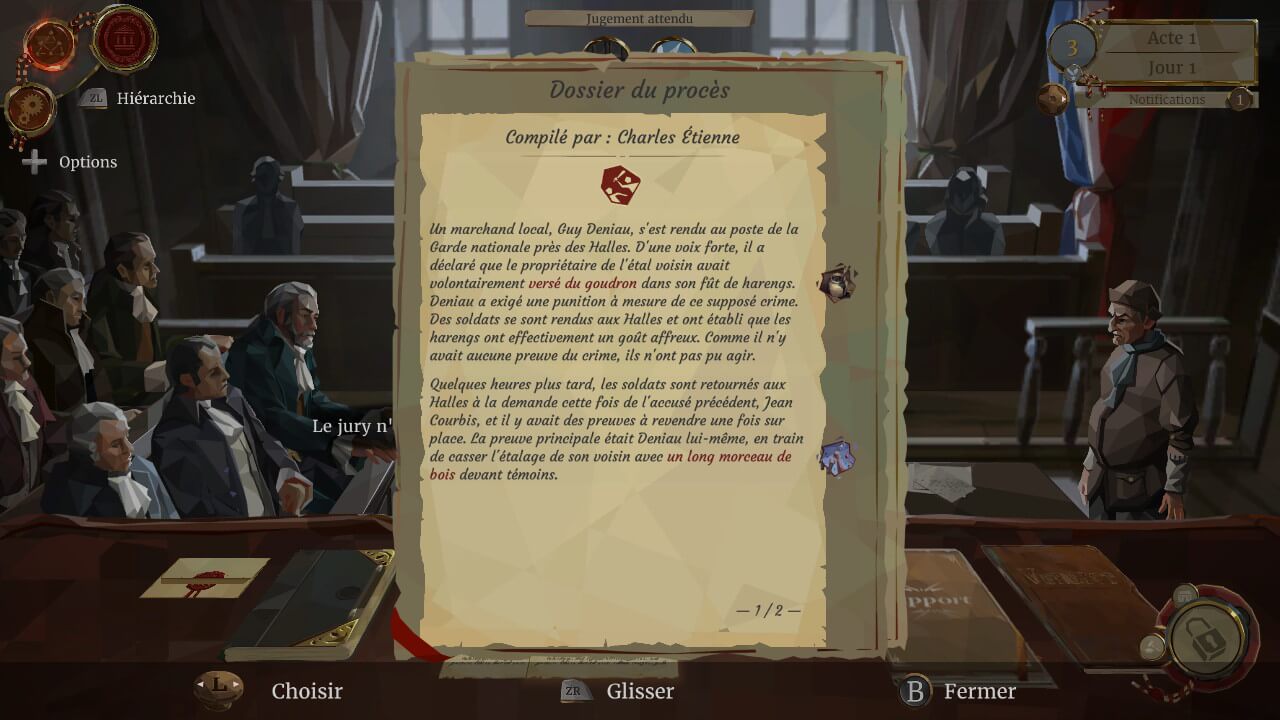
Task: Open the Notifications bar
Action: point(1166,100)
